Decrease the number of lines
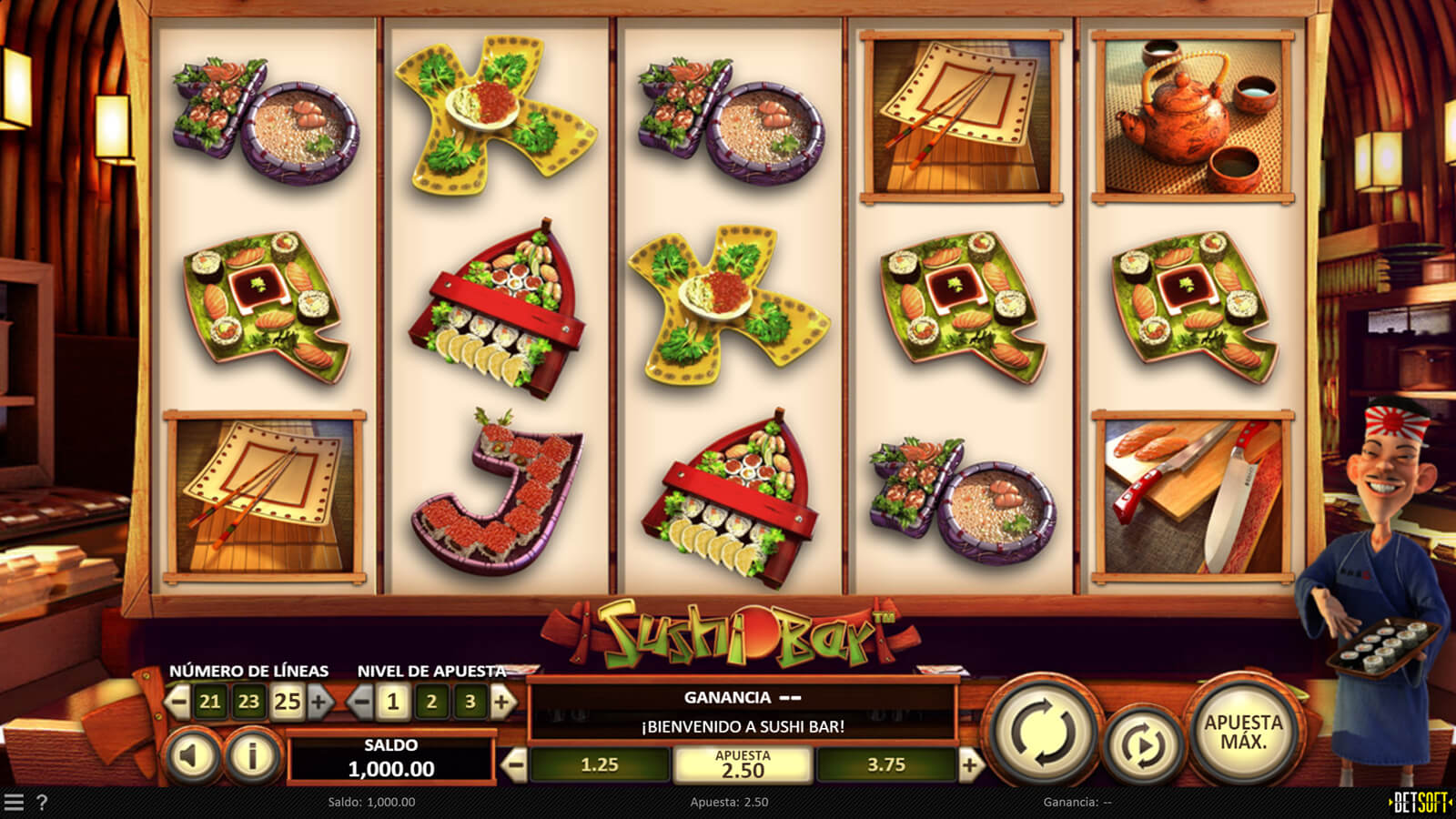The height and width of the screenshot is (819, 1456). click(178, 702)
